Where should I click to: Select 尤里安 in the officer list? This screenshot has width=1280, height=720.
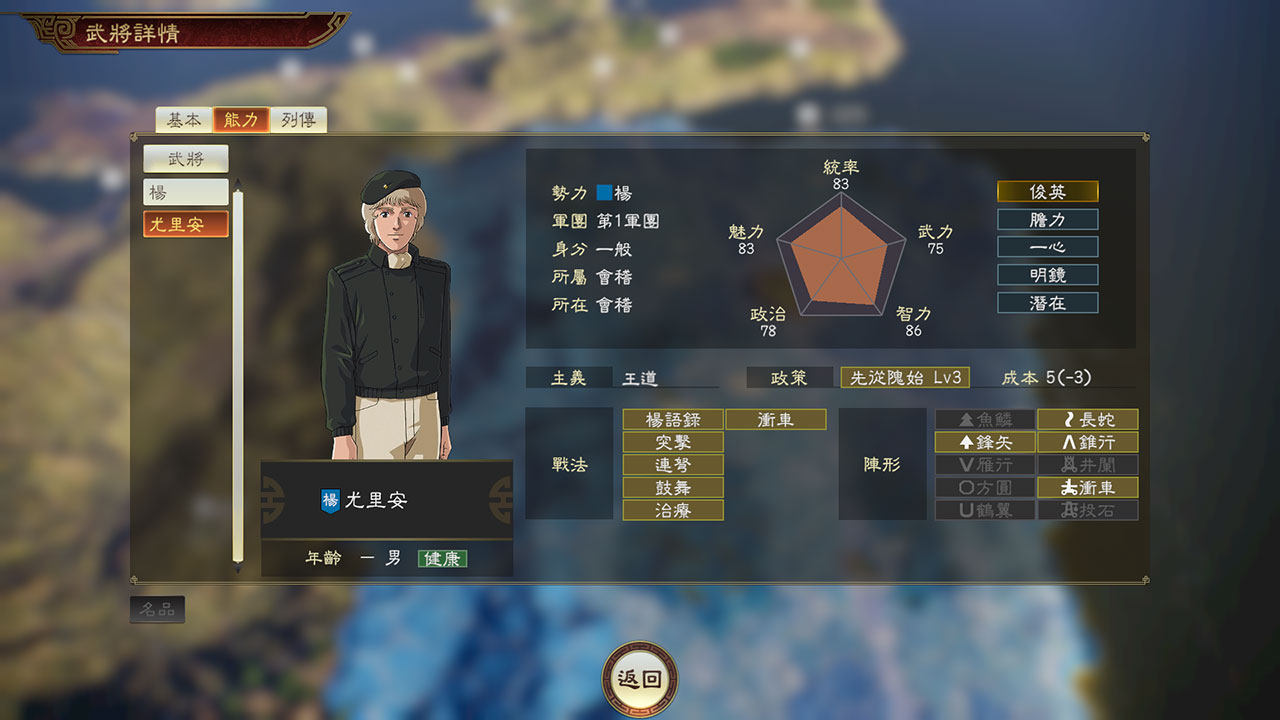pyautogui.click(x=185, y=225)
